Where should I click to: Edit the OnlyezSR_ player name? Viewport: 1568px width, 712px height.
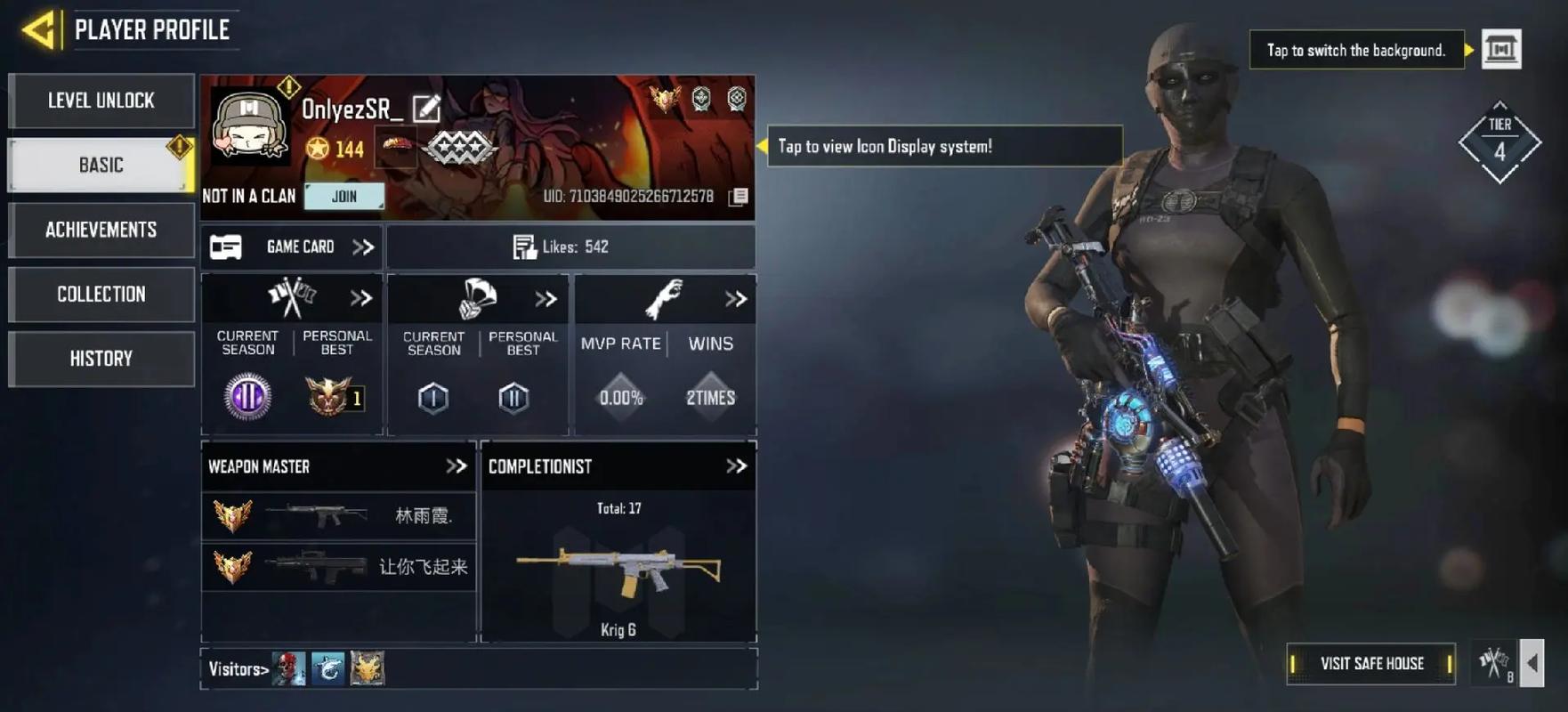tap(426, 109)
